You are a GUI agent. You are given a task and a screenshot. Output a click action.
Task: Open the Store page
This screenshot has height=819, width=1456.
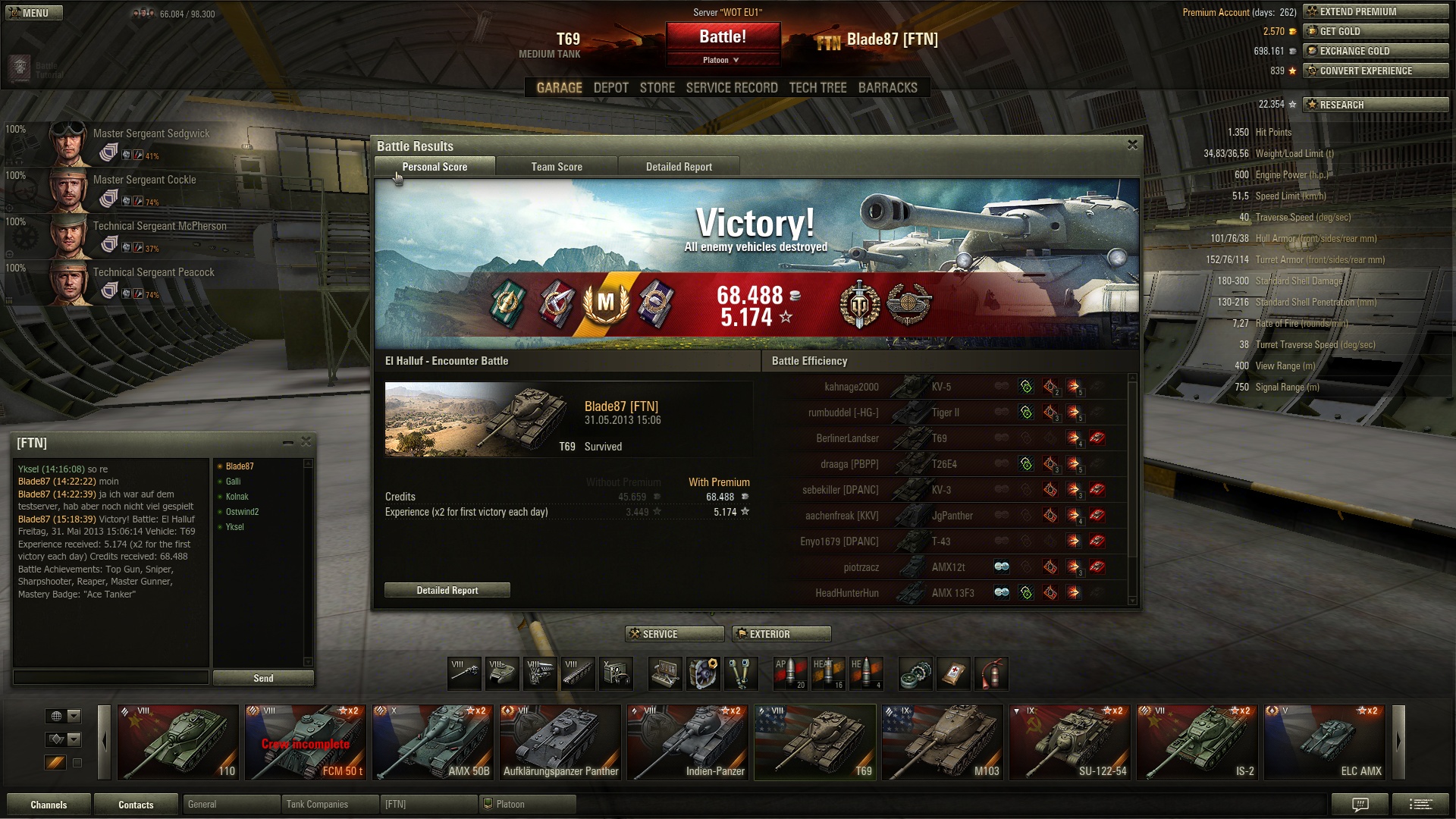657,88
